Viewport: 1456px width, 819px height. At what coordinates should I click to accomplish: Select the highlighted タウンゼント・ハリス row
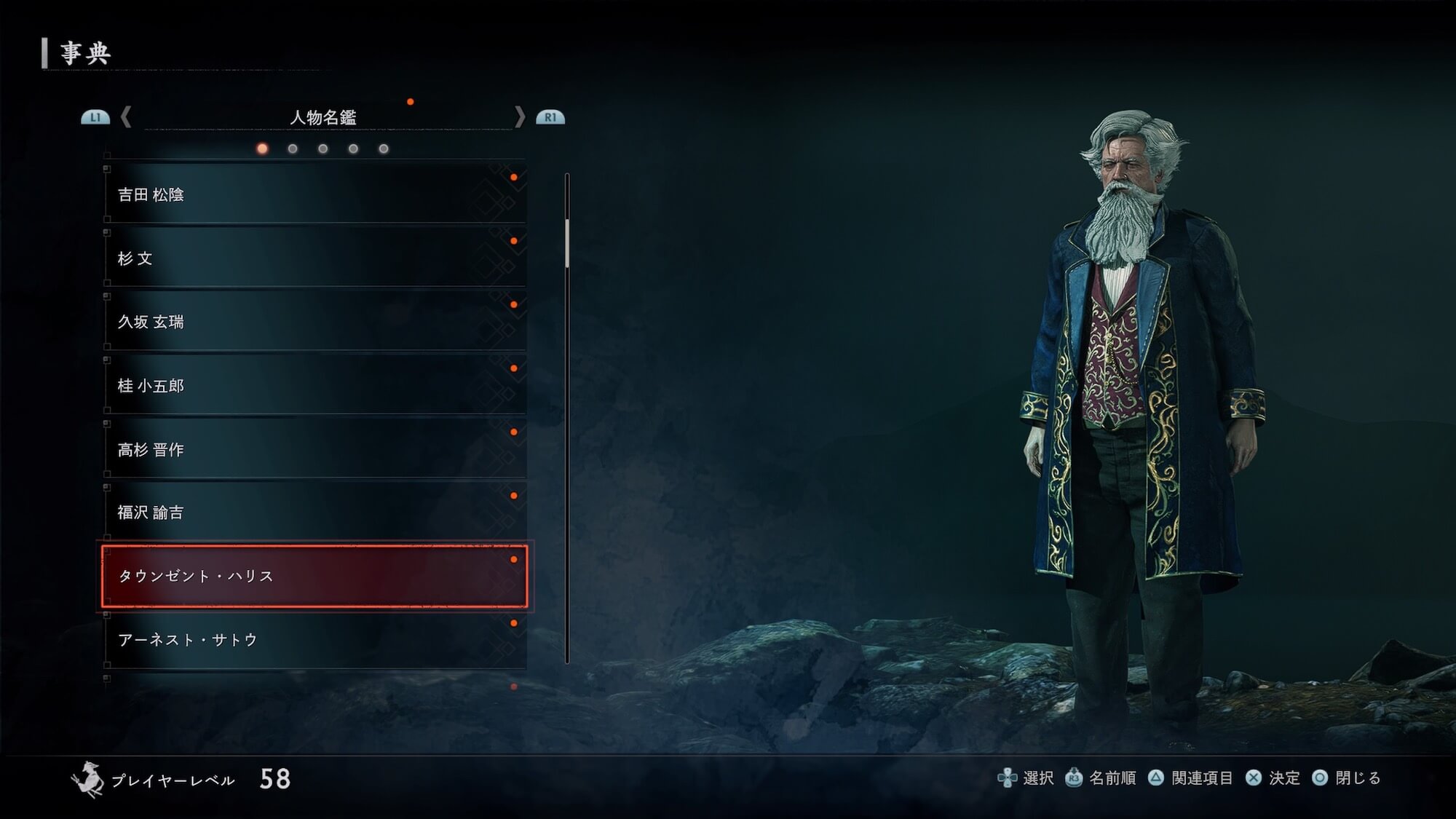314,576
